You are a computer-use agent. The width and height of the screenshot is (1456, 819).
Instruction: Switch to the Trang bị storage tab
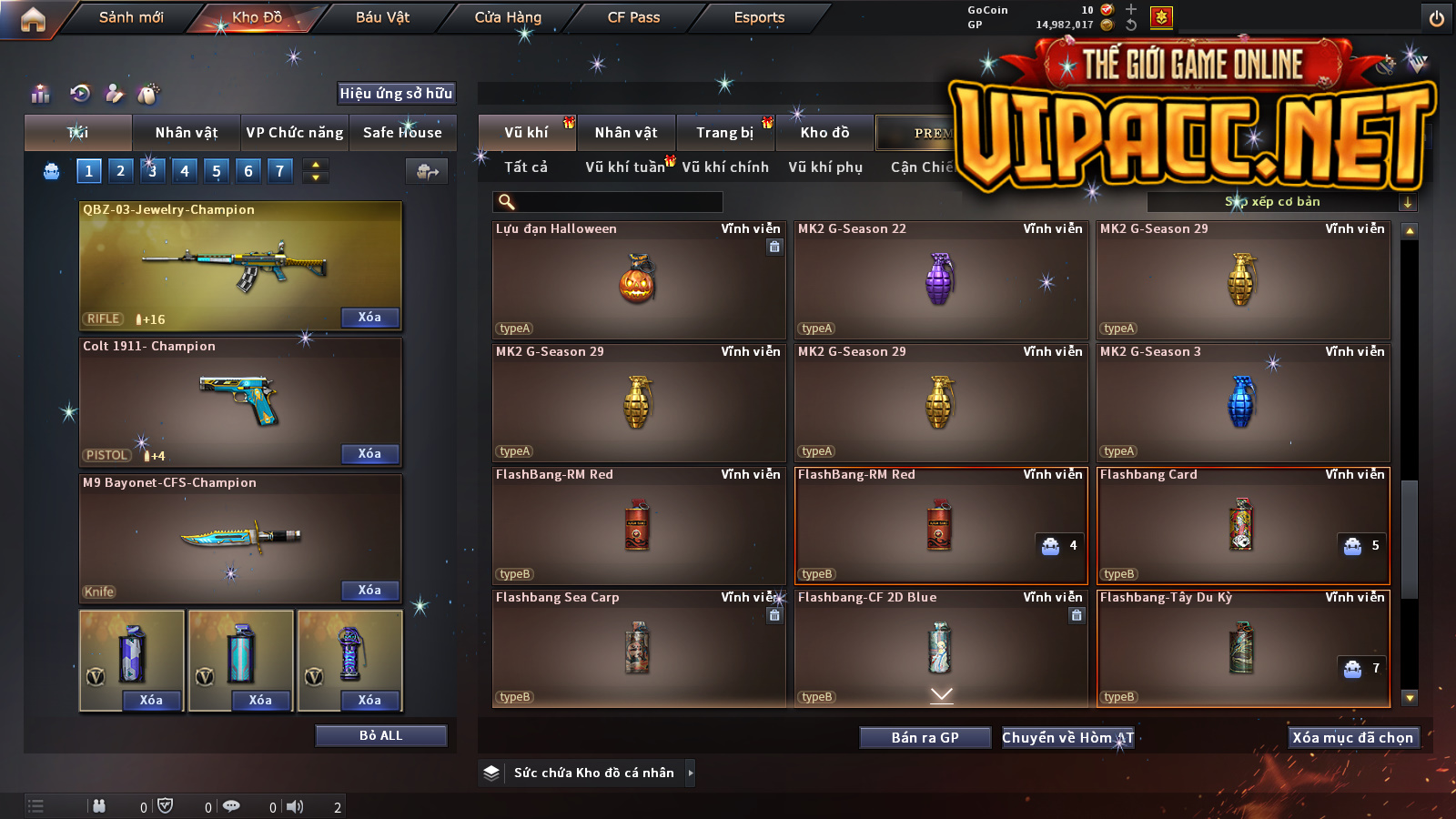(x=725, y=133)
